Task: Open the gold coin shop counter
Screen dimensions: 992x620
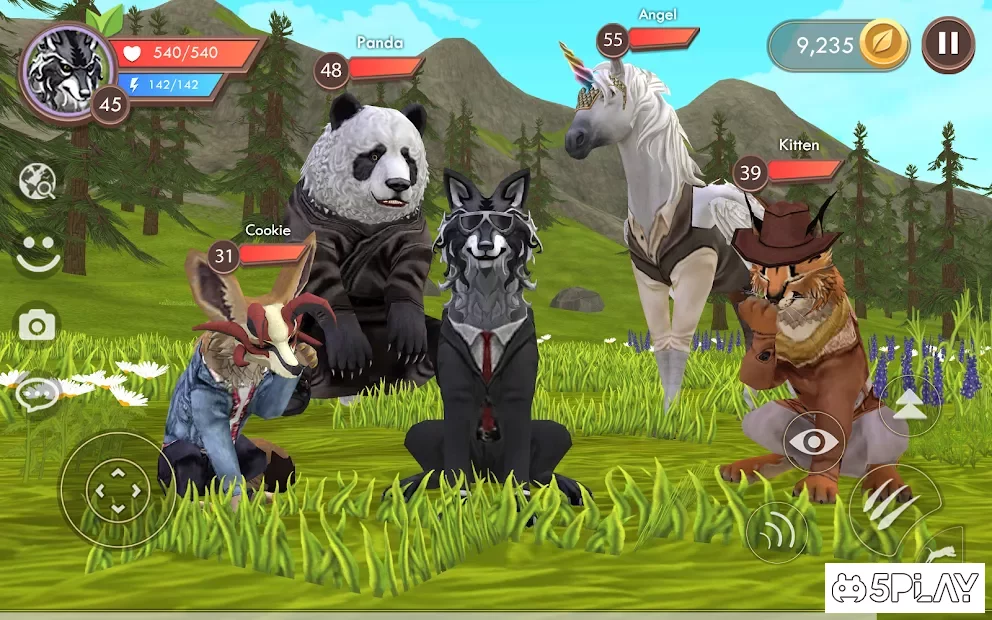Action: pyautogui.click(x=838, y=46)
